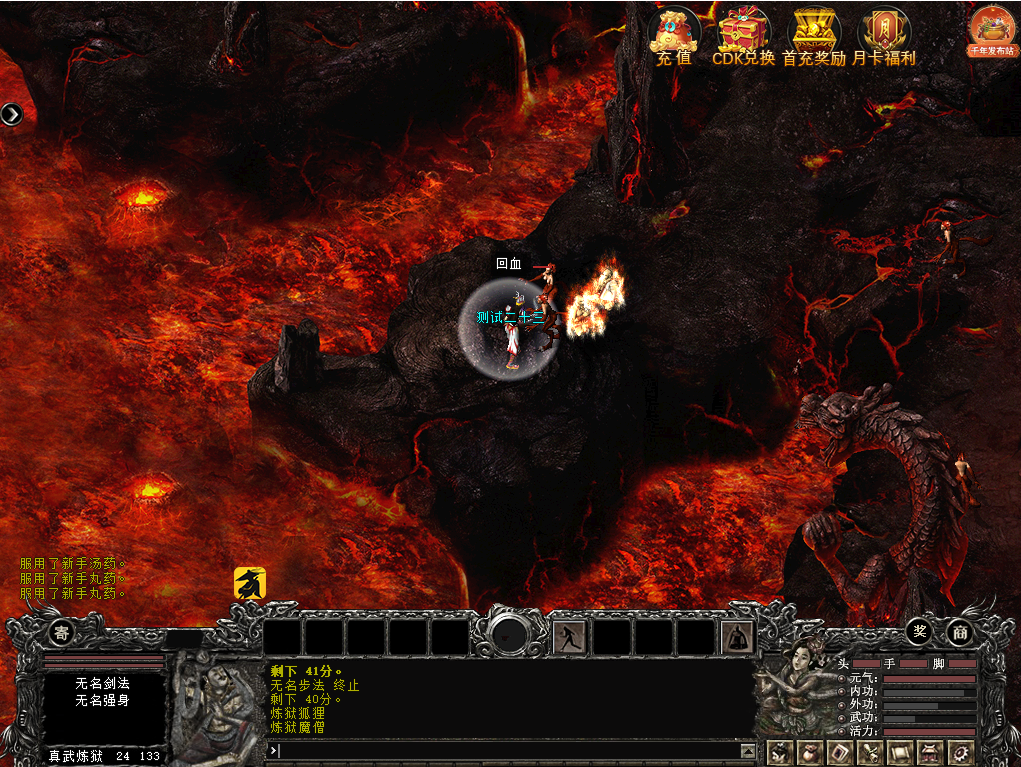Click the central orb on the hotbar
Screen dimensions: 1021x767
click(511, 634)
